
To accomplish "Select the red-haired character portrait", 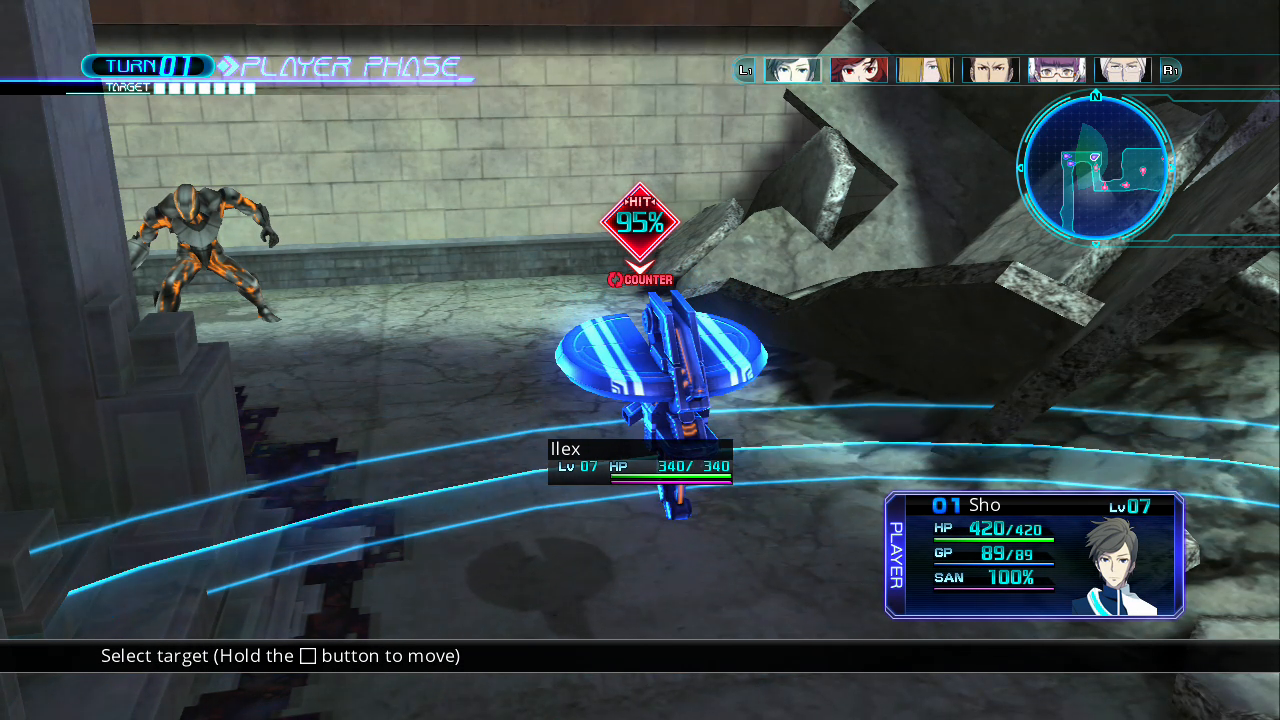I will pyautogui.click(x=858, y=70).
